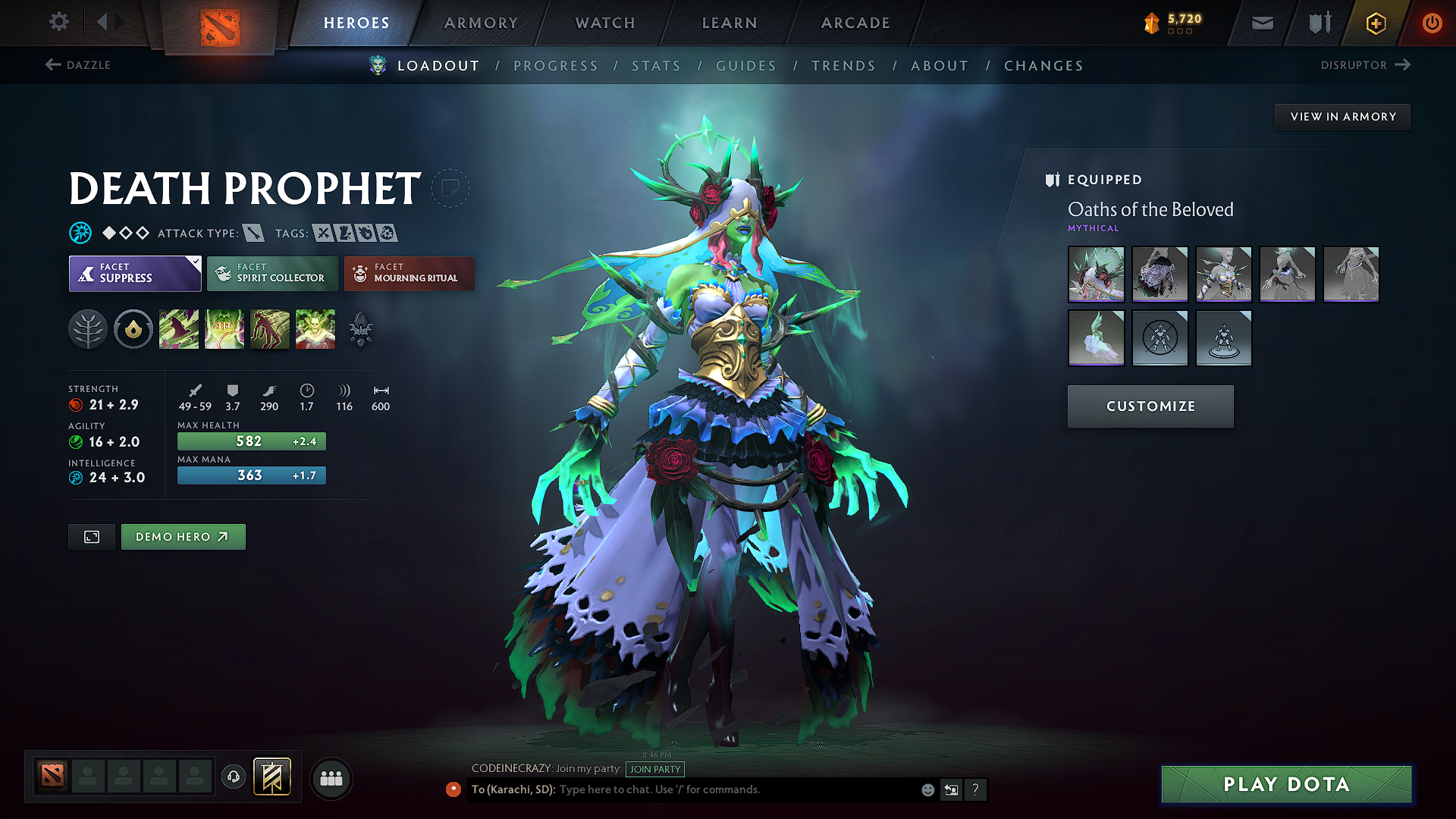The height and width of the screenshot is (819, 1456).
Task: Switch to the STATS tab
Action: pyautogui.click(x=656, y=66)
